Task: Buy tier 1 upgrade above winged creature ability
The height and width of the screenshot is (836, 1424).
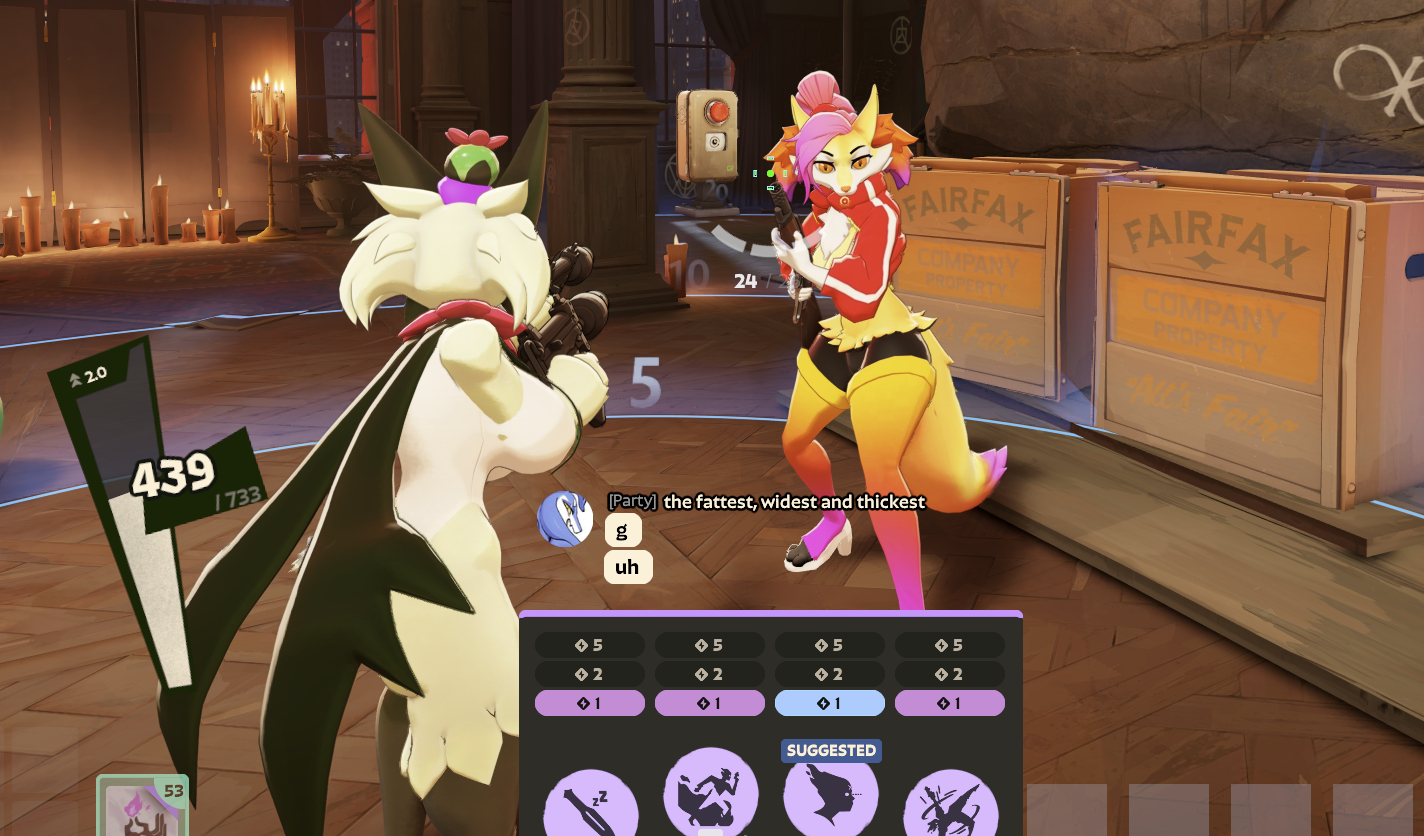Action: [950, 703]
